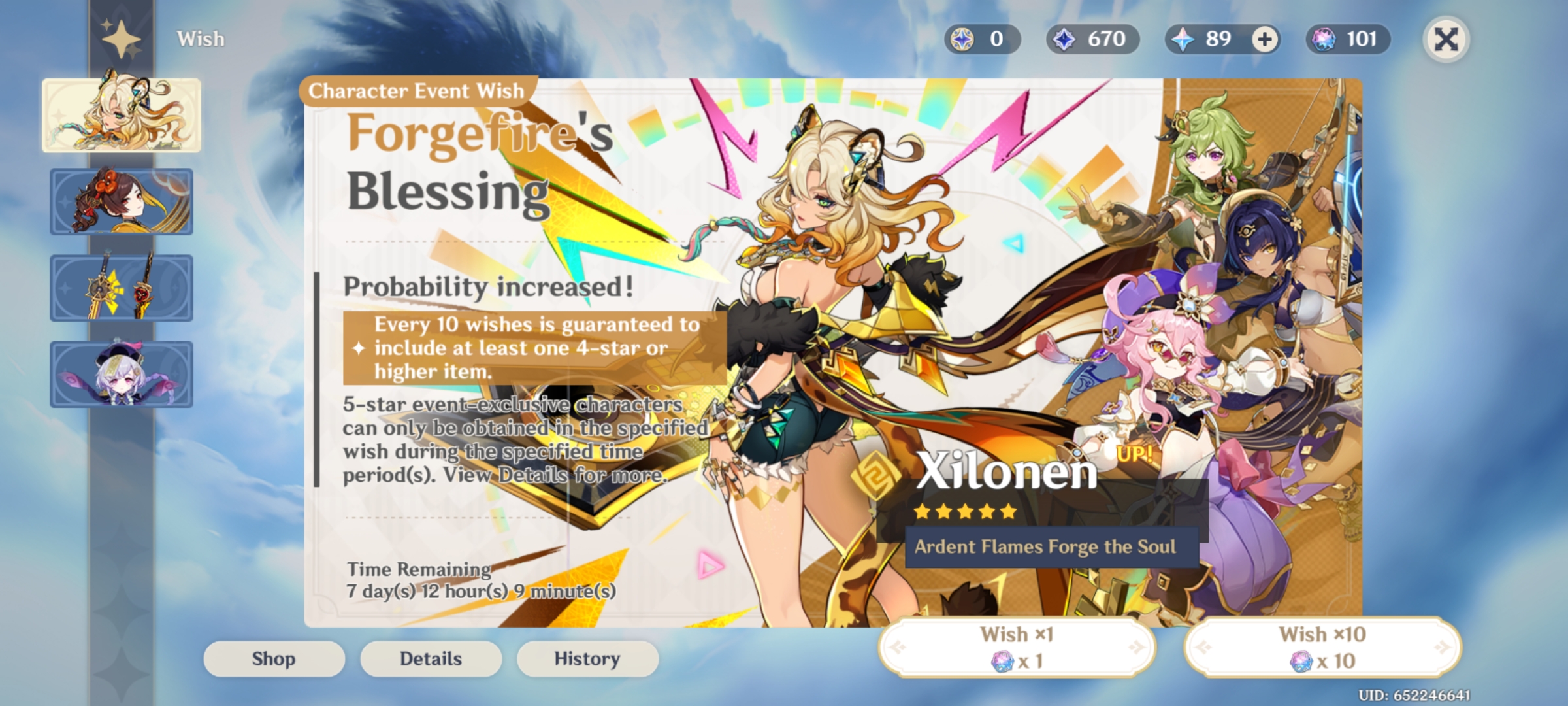Screen dimensions: 1568x706
Task: Open the wish History log
Action: pos(587,658)
